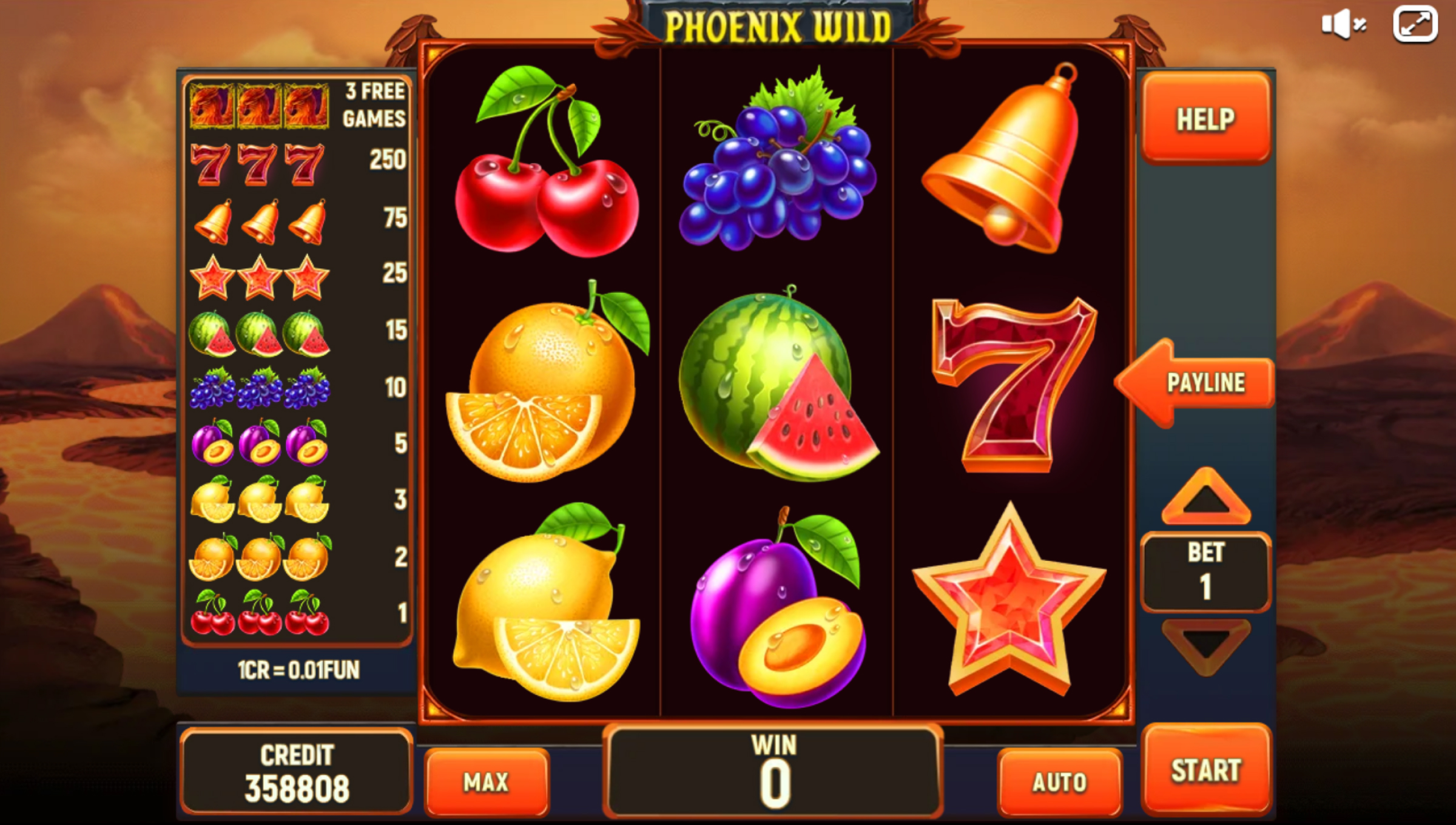Enable AUTO spin mode
Image resolution: width=1456 pixels, height=825 pixels.
pyautogui.click(x=1059, y=782)
